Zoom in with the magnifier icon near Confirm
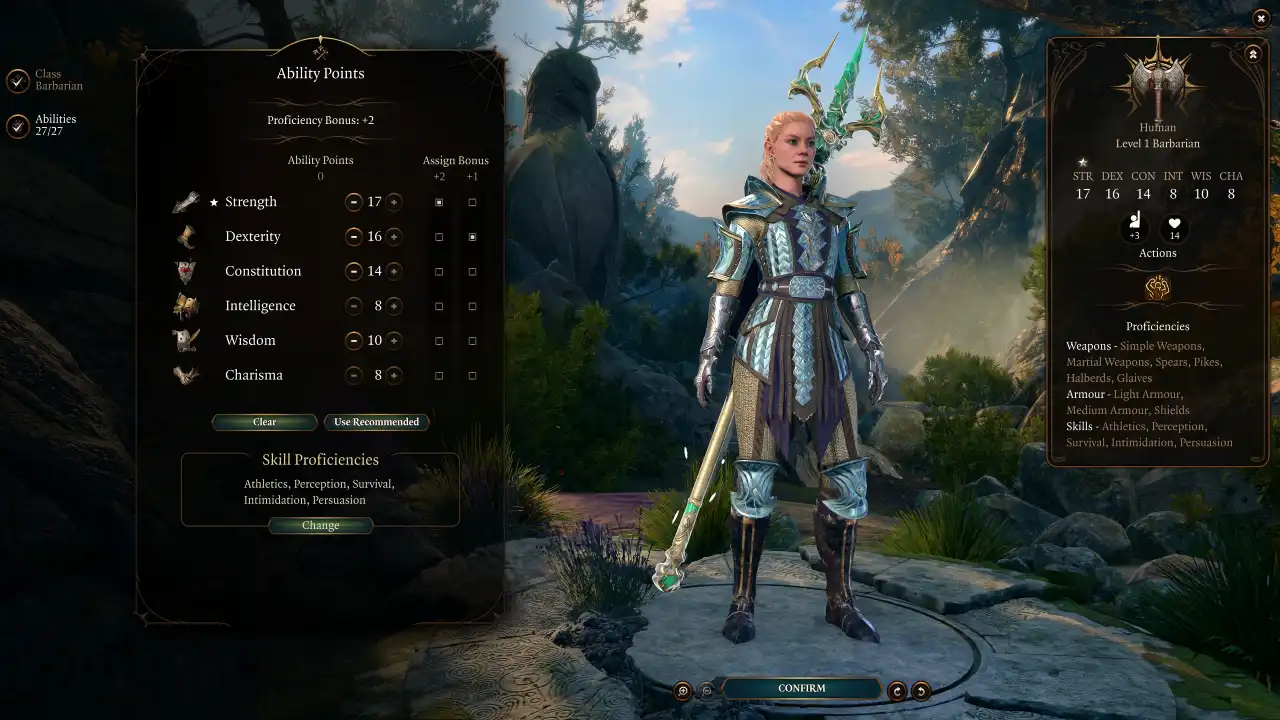The width and height of the screenshot is (1280, 720). (x=684, y=689)
